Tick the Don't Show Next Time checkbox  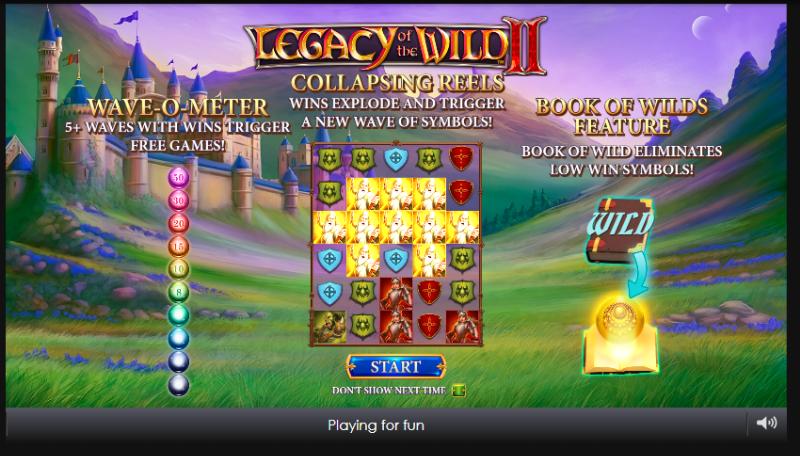pyautogui.click(x=459, y=390)
